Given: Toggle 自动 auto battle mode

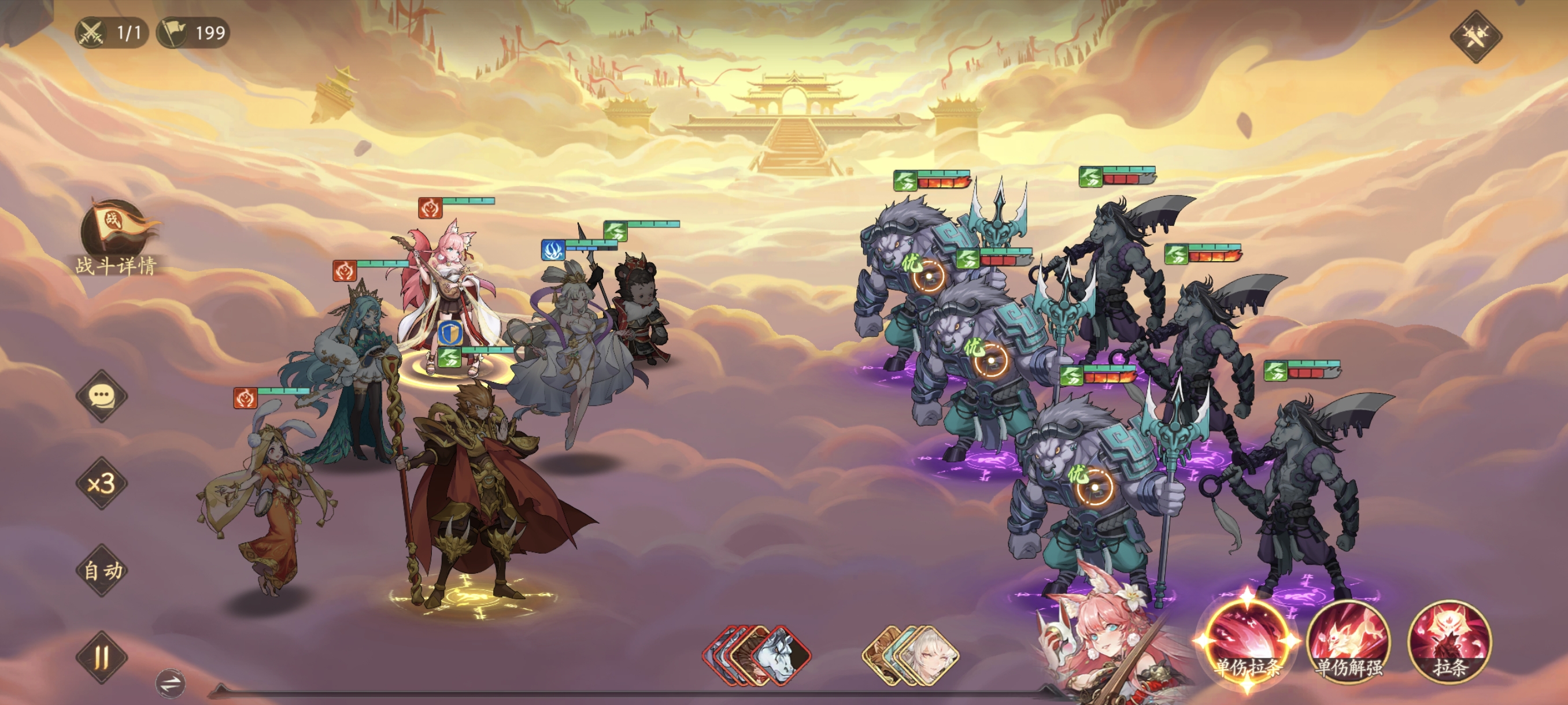Looking at the screenshot, I should pyautogui.click(x=102, y=570).
